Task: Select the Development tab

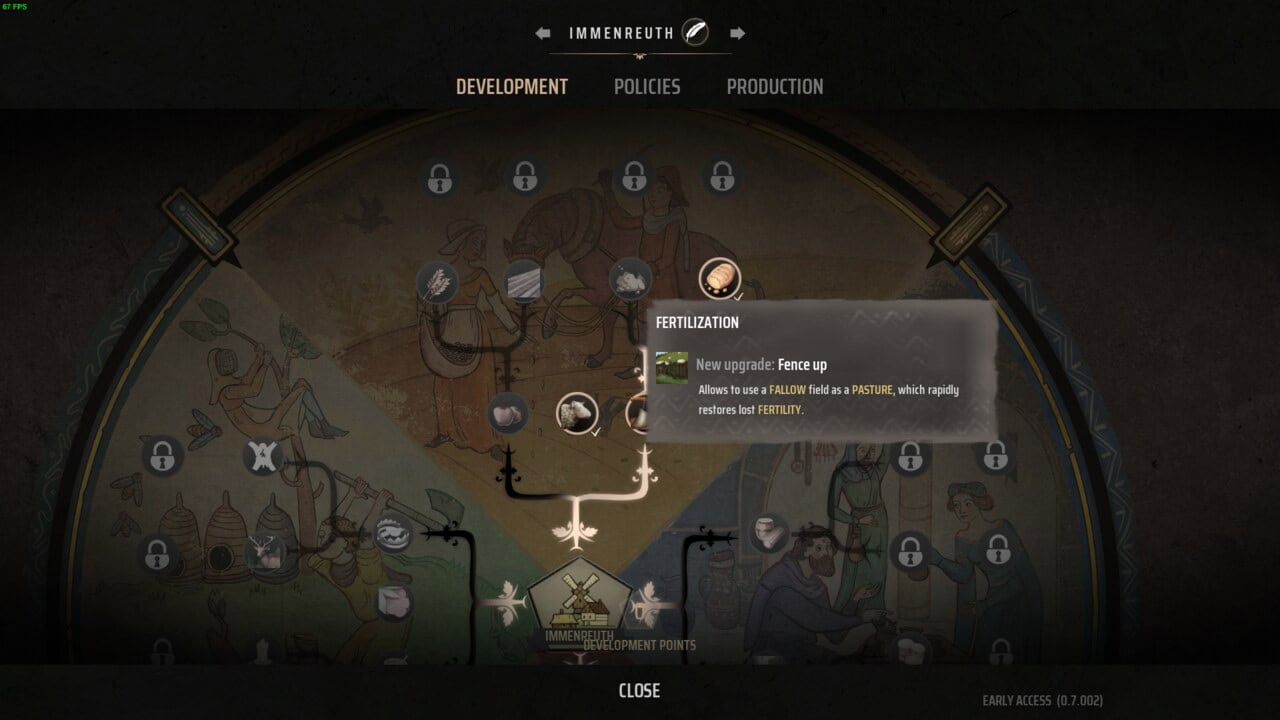Action: pos(512,87)
